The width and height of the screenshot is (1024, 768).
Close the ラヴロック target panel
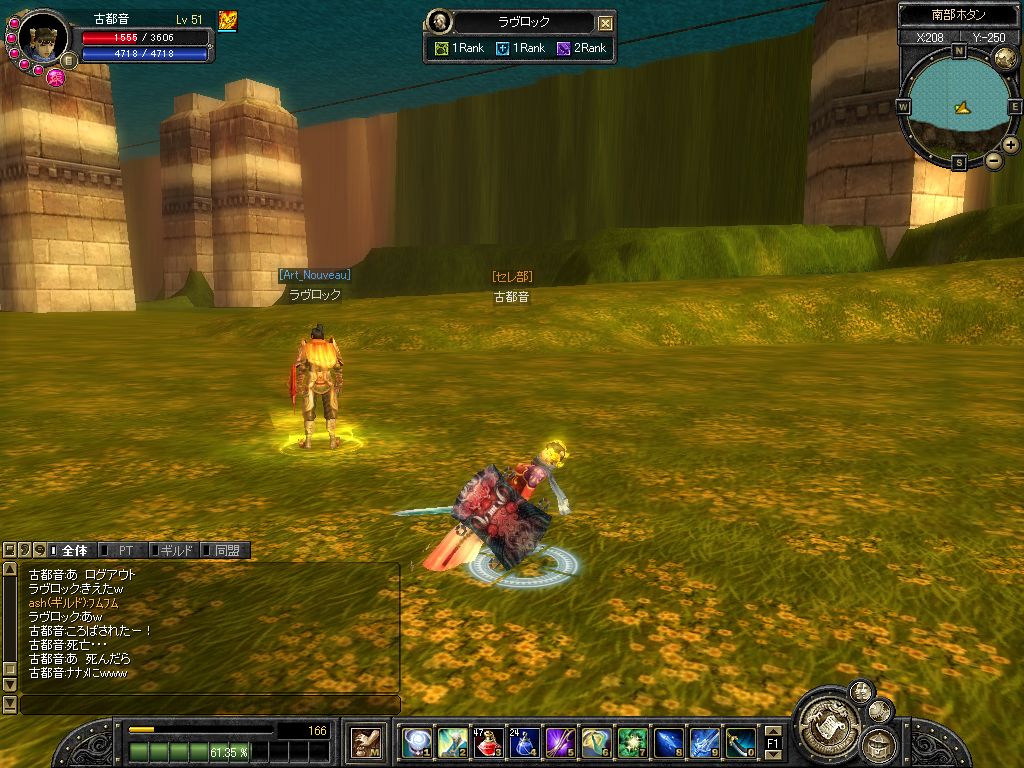point(605,23)
